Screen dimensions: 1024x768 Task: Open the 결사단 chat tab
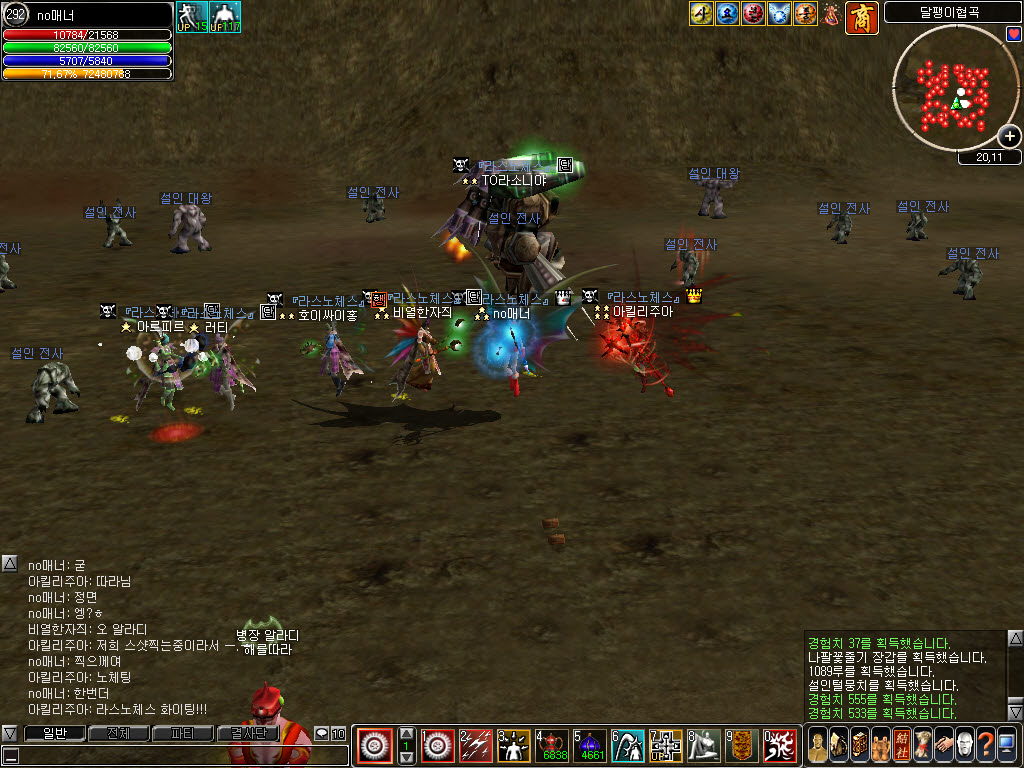(247, 734)
